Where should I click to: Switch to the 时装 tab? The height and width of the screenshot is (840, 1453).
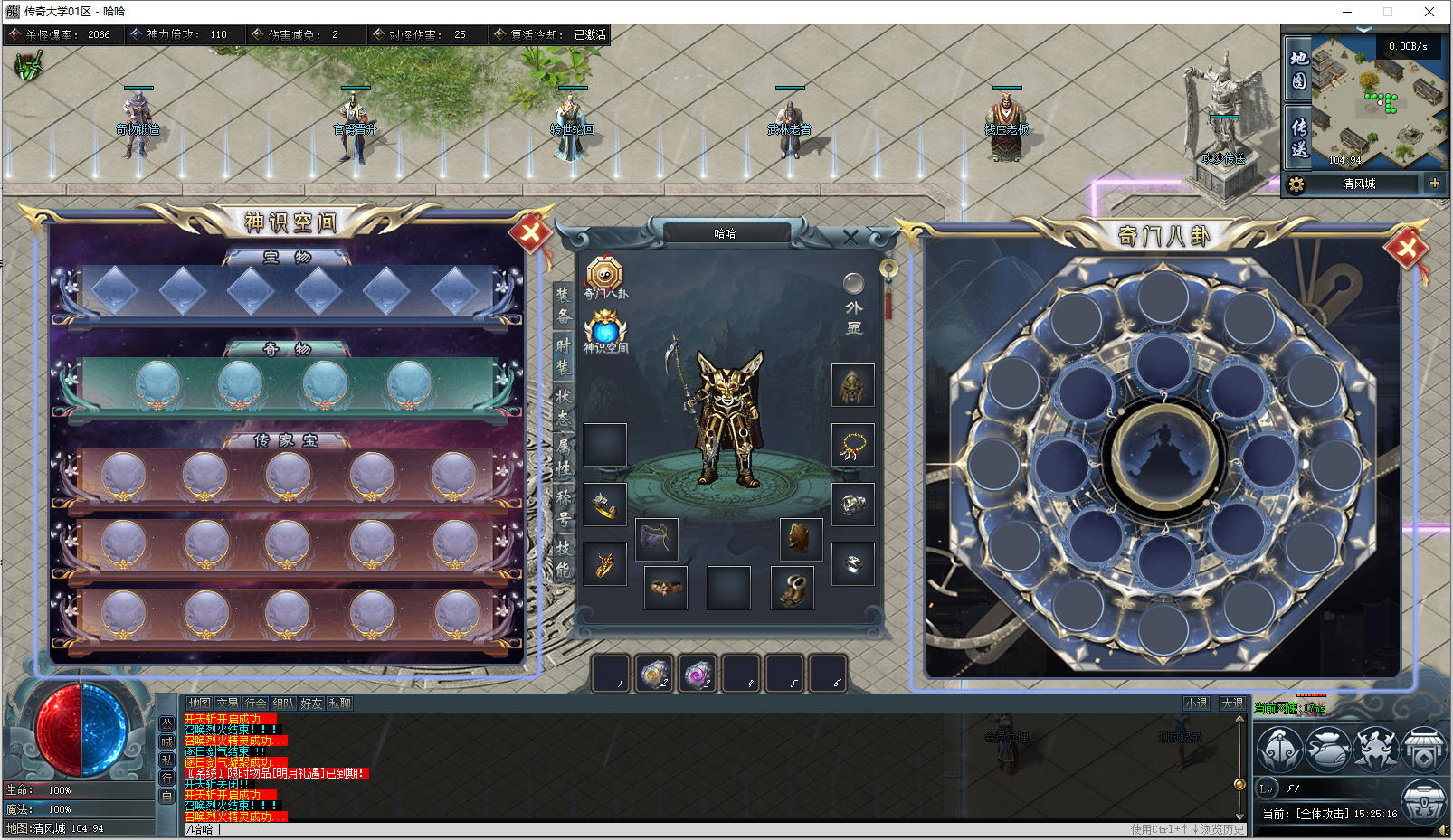[x=564, y=356]
